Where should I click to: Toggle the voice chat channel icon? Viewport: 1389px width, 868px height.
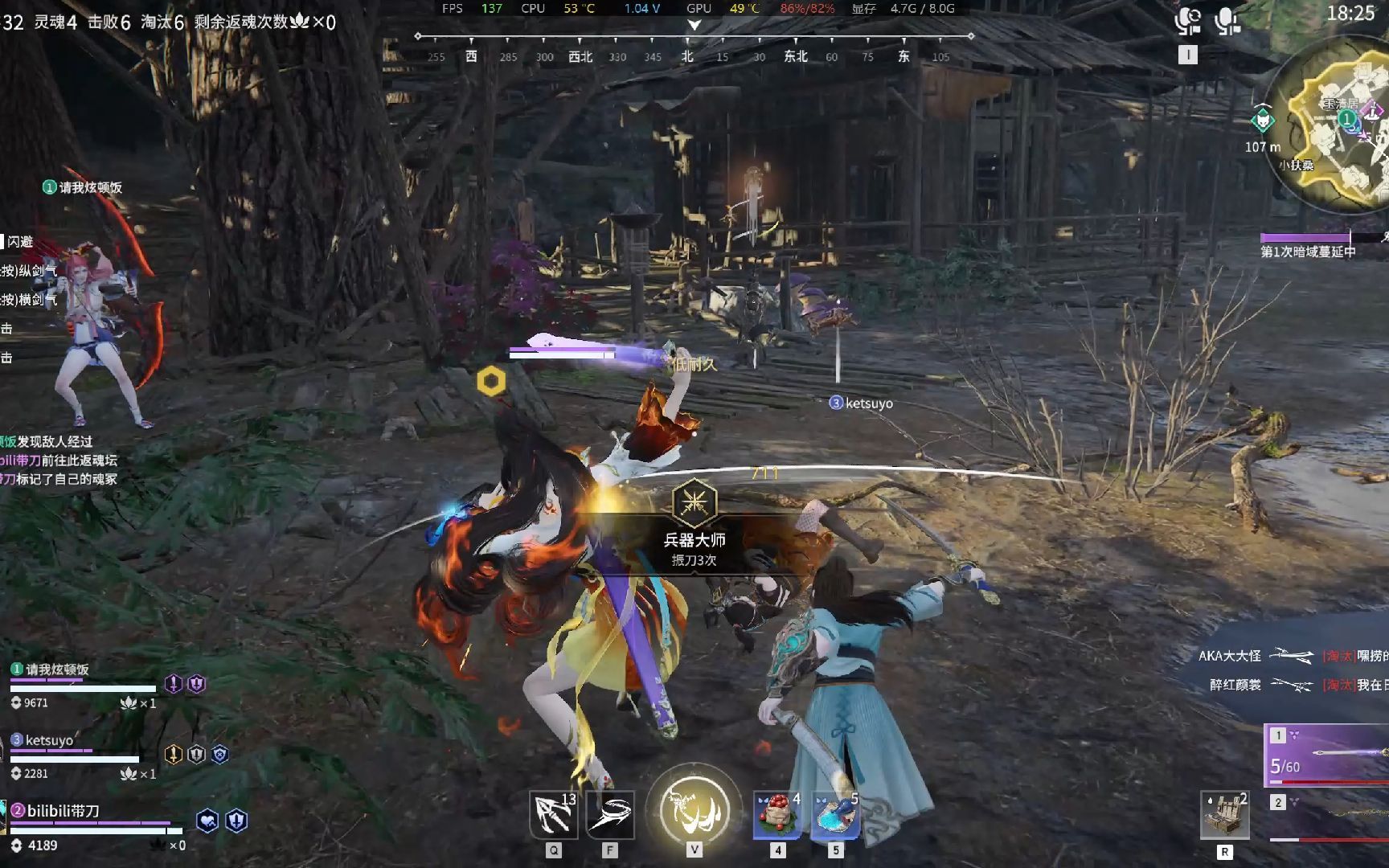pyautogui.click(x=1187, y=22)
